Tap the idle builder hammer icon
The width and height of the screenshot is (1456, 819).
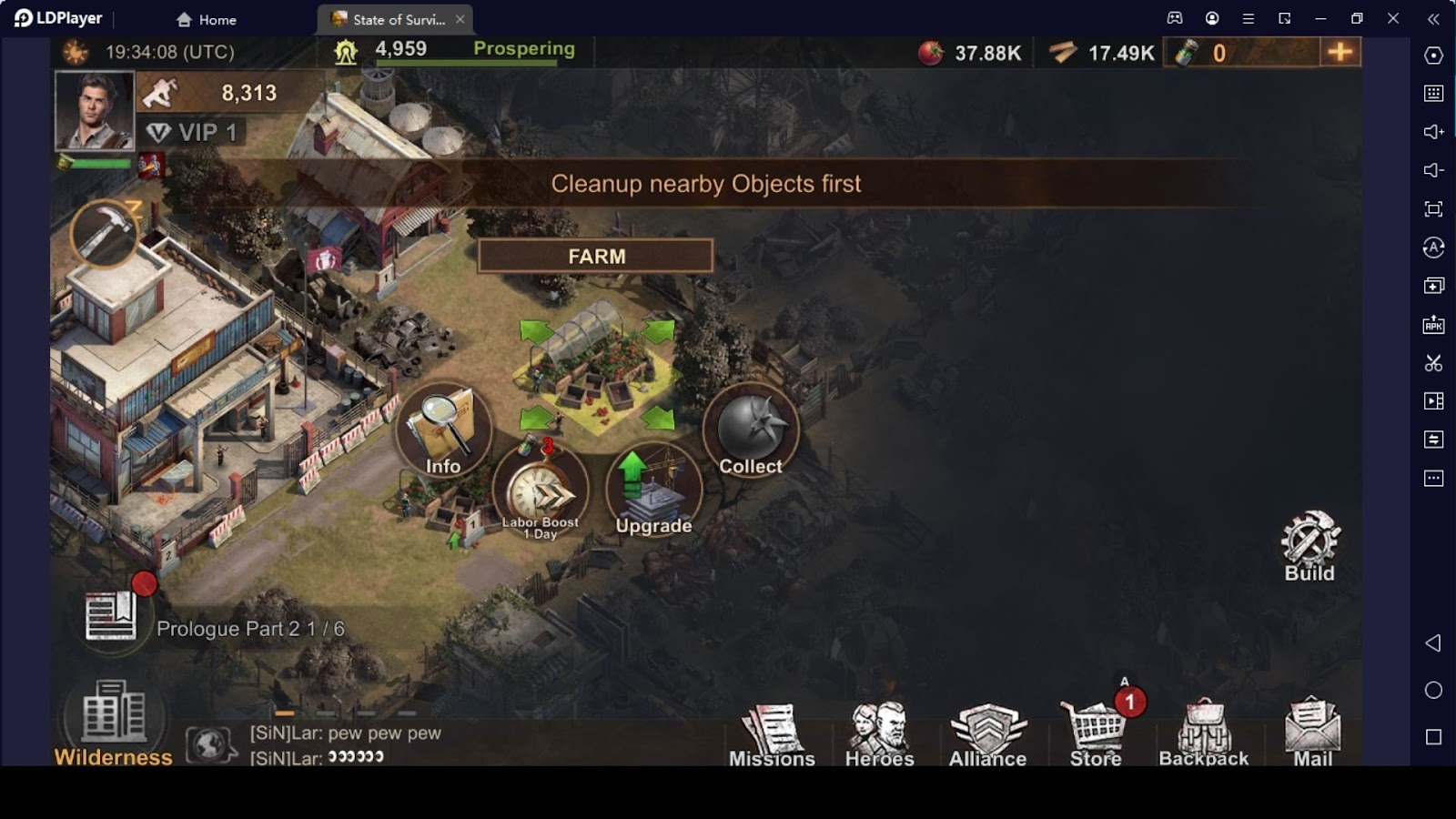click(x=105, y=234)
